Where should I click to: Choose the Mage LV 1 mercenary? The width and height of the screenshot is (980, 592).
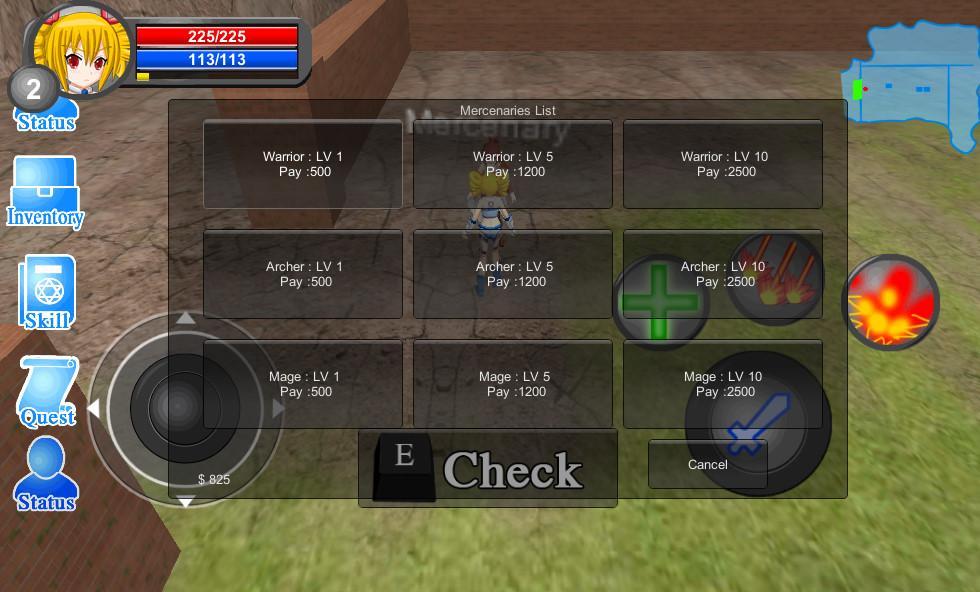point(302,384)
